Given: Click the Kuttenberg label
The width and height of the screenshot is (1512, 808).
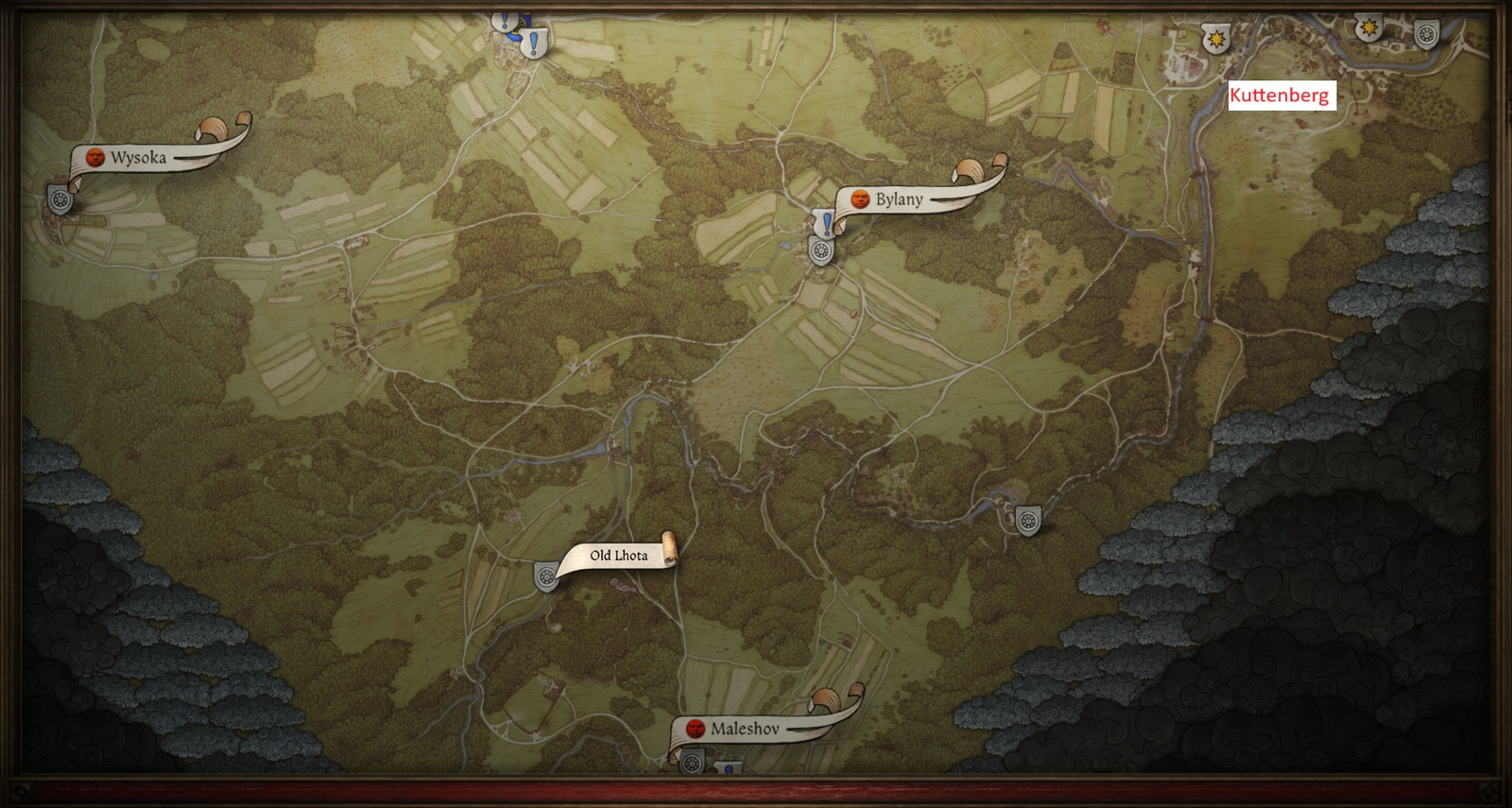Looking at the screenshot, I should point(1282,94).
